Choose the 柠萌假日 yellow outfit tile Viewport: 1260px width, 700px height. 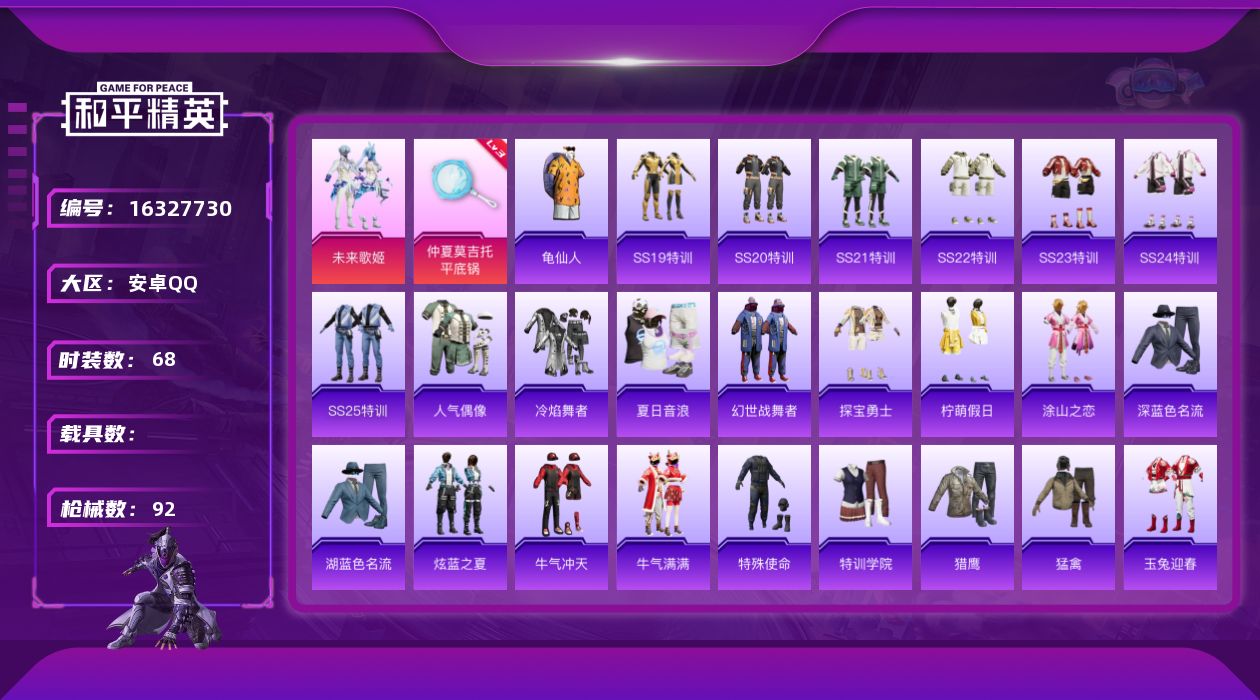(967, 363)
